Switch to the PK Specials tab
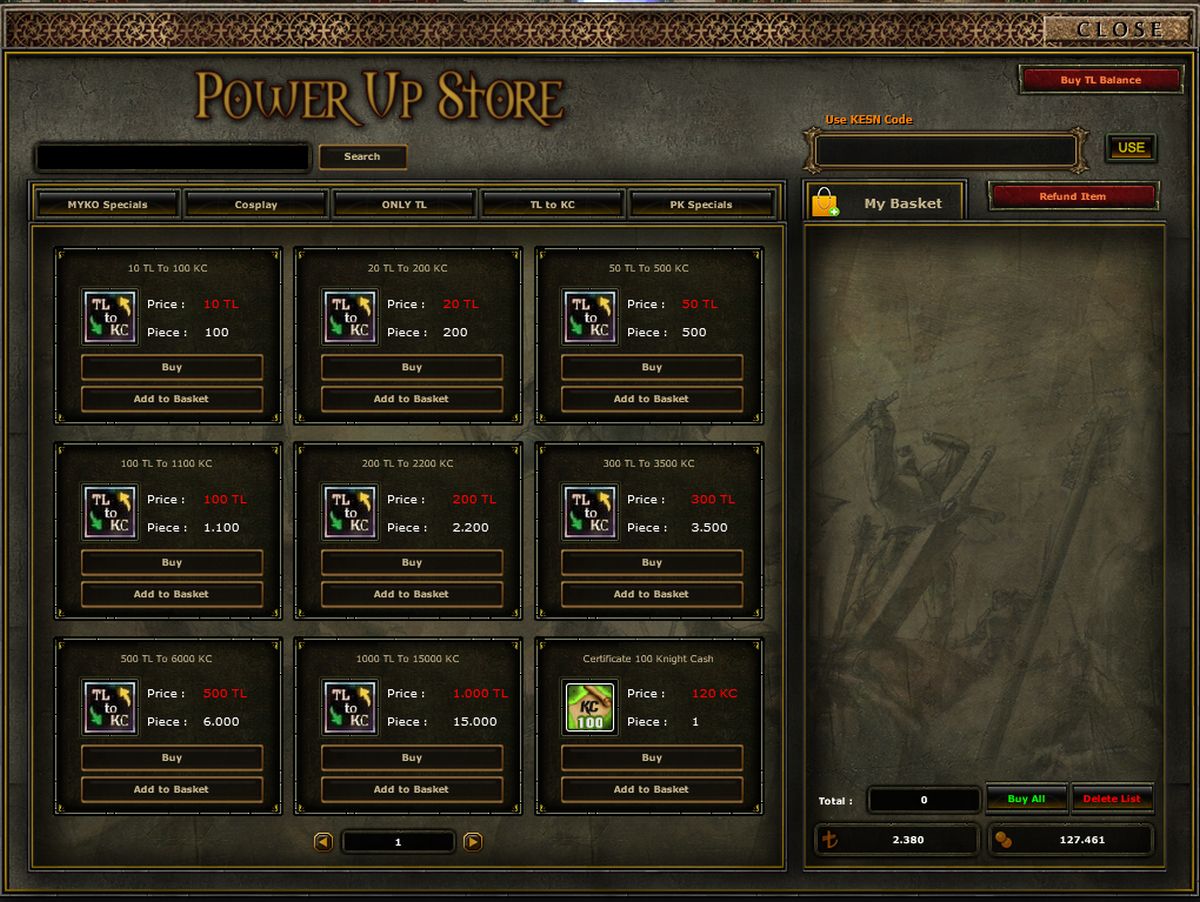The height and width of the screenshot is (902, 1200). [x=701, y=204]
